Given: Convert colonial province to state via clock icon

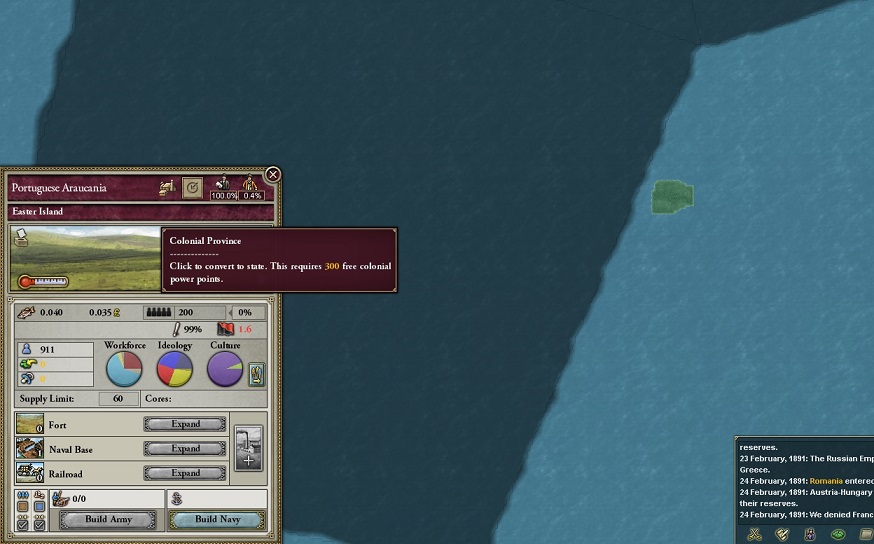Looking at the screenshot, I should coord(193,187).
